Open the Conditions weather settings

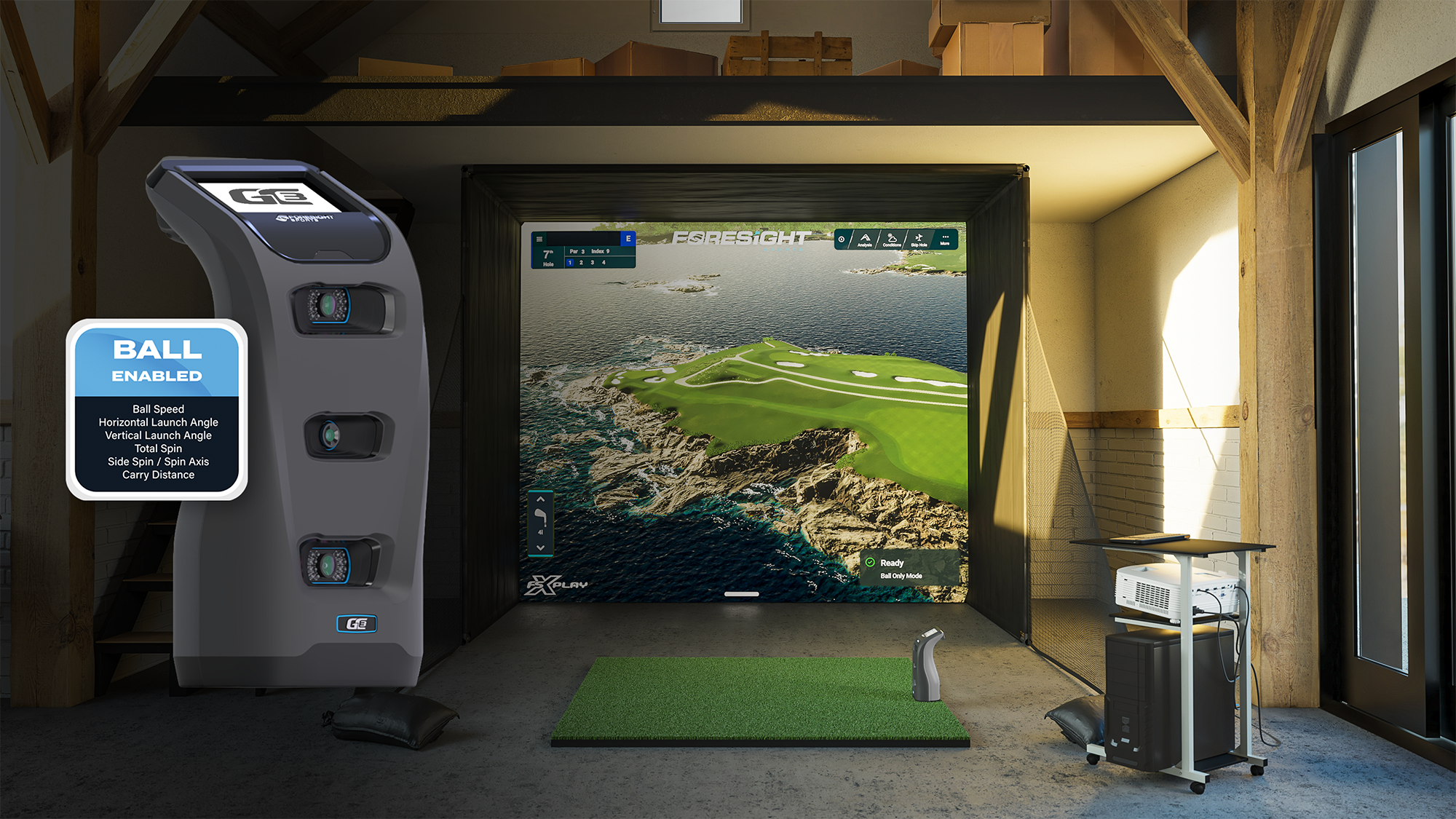pos(893,241)
